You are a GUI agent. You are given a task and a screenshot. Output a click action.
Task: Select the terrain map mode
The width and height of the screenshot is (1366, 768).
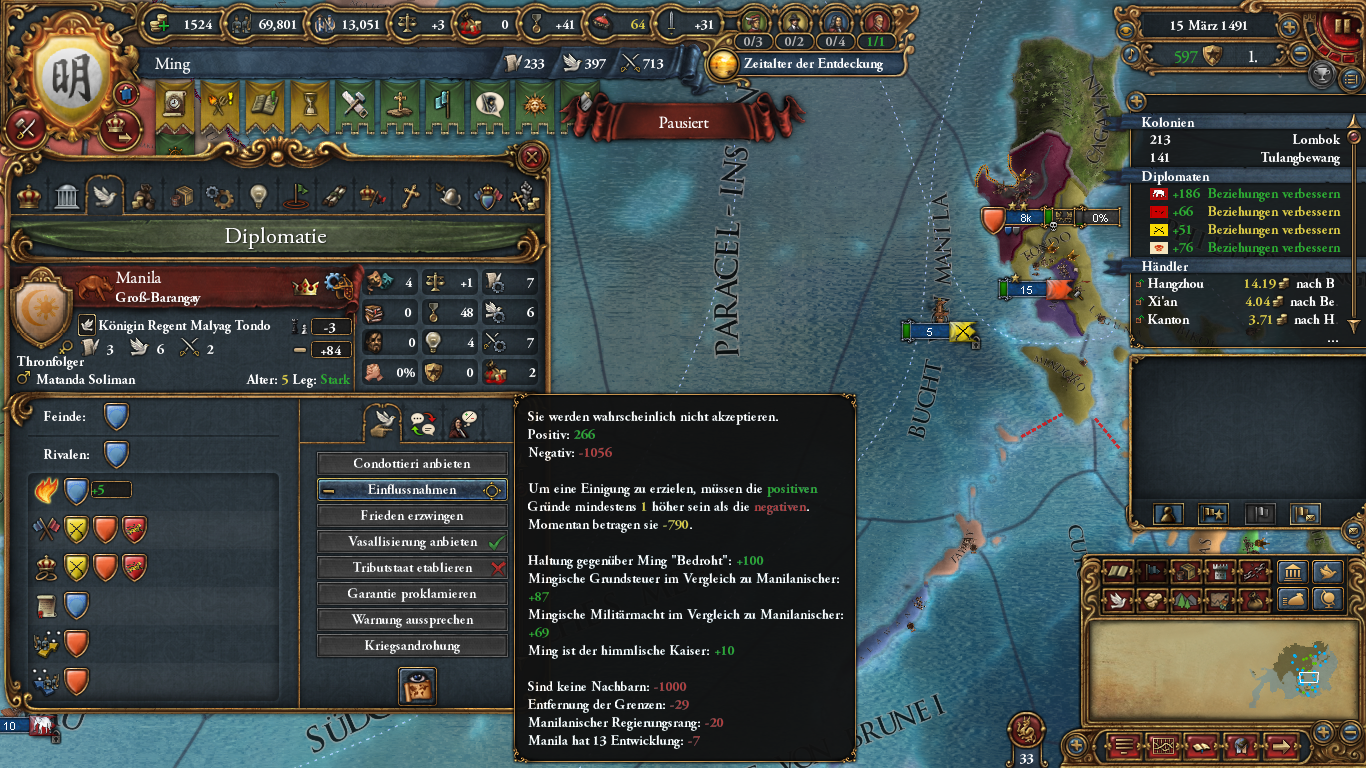[x=1183, y=600]
